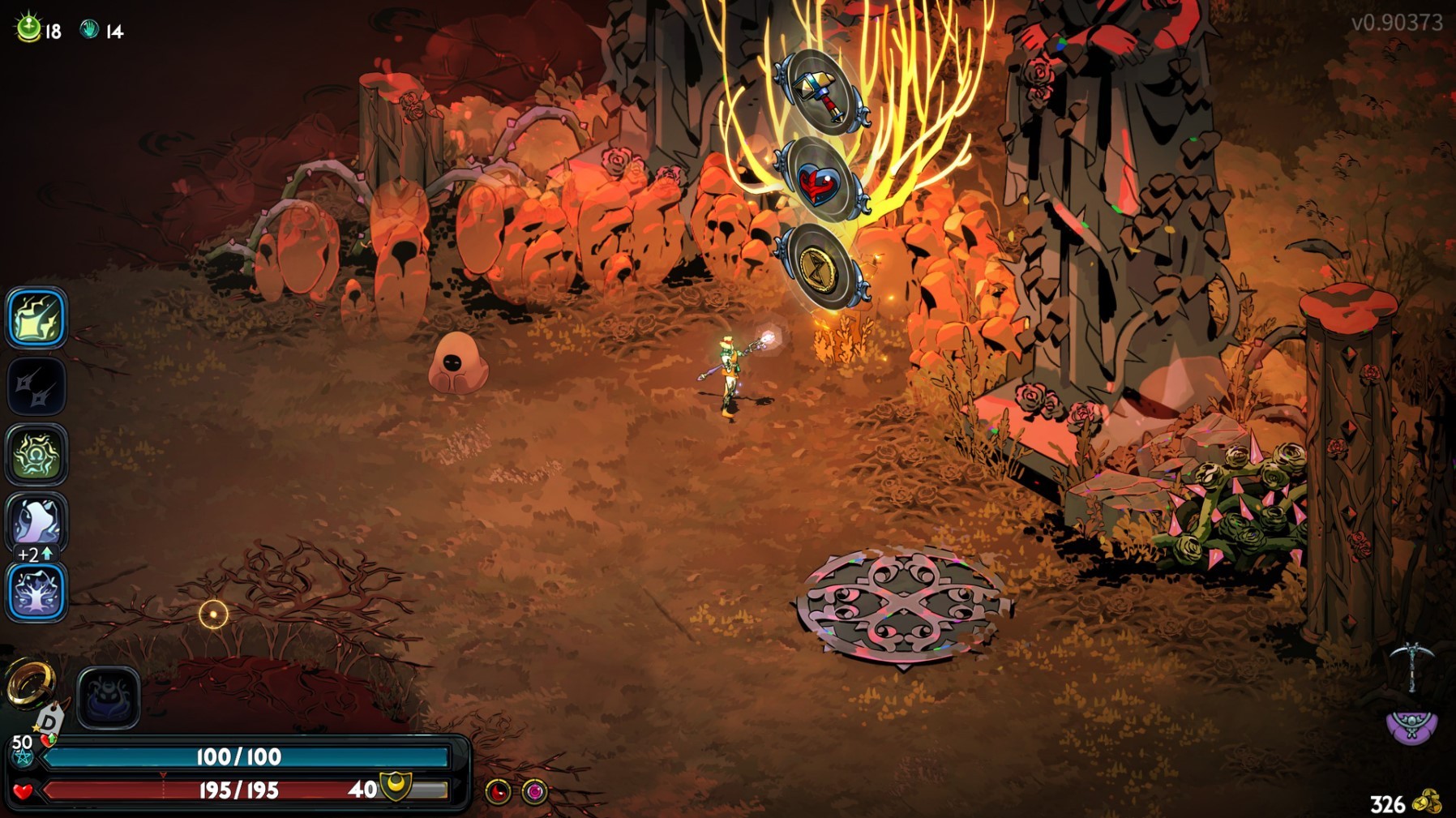Select the glowing tree boon icon
This screenshot has height=818, width=1456.
click(x=36, y=592)
